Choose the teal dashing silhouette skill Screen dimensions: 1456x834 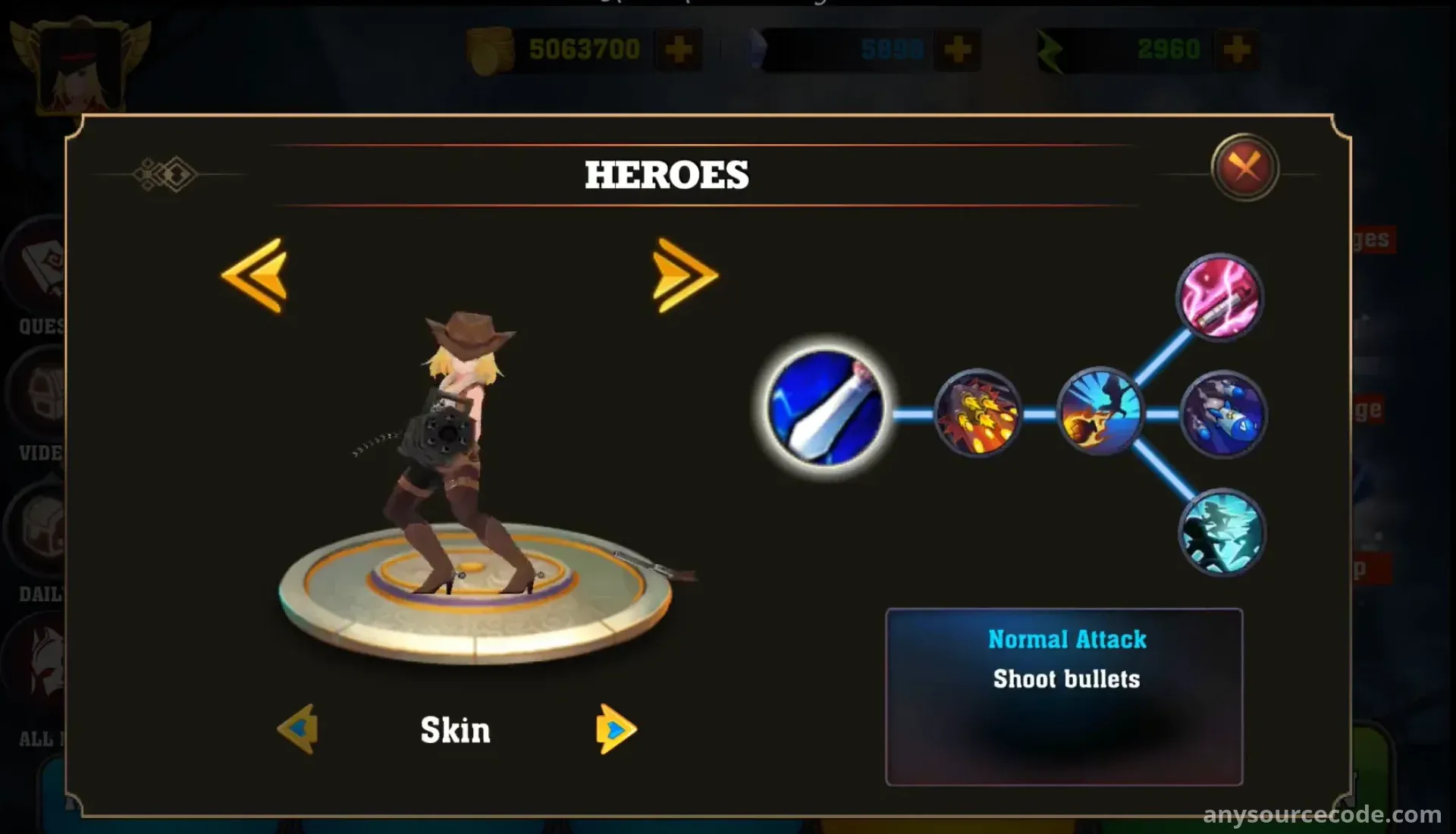(1221, 531)
